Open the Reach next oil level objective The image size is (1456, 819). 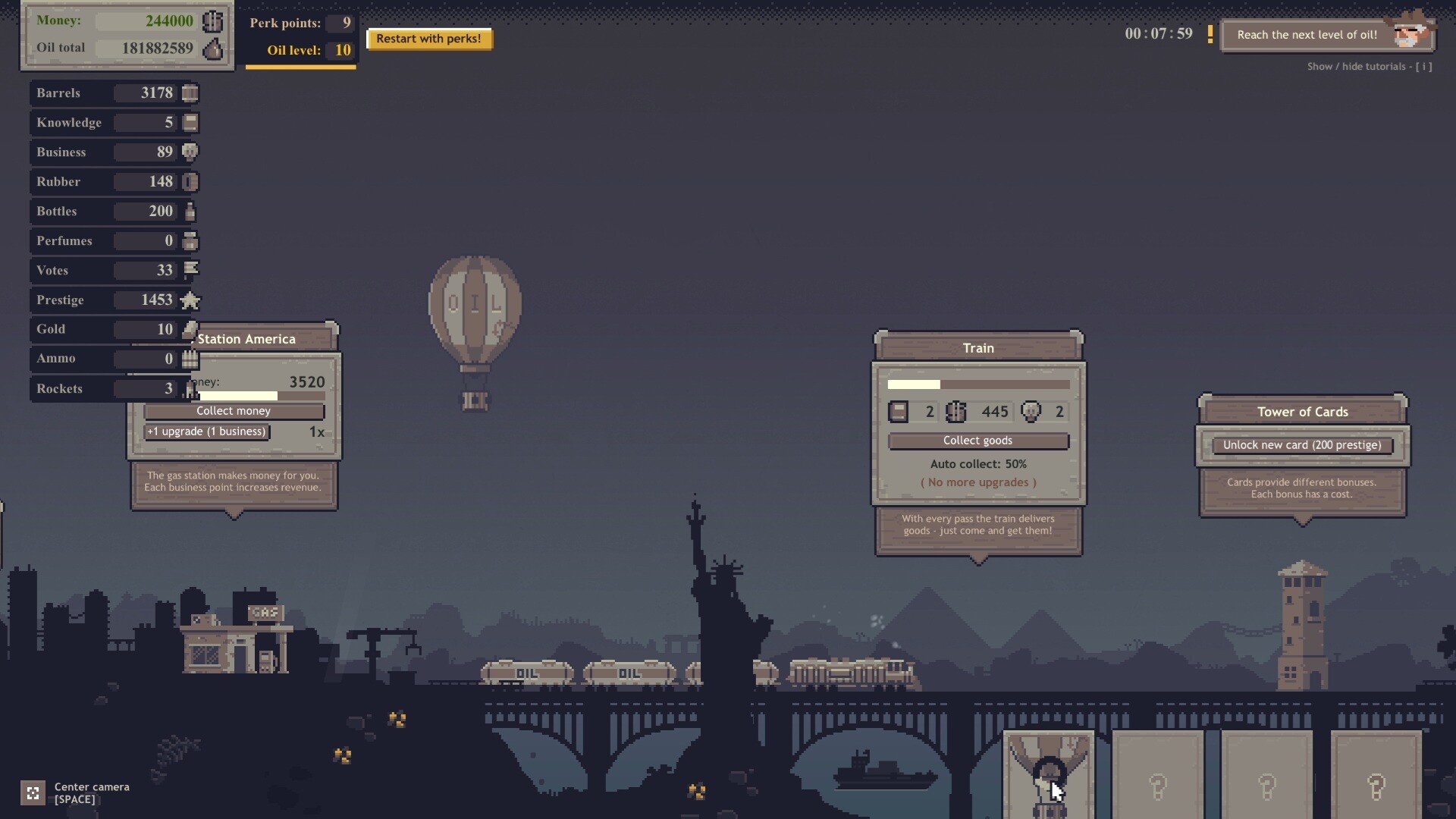point(1307,35)
